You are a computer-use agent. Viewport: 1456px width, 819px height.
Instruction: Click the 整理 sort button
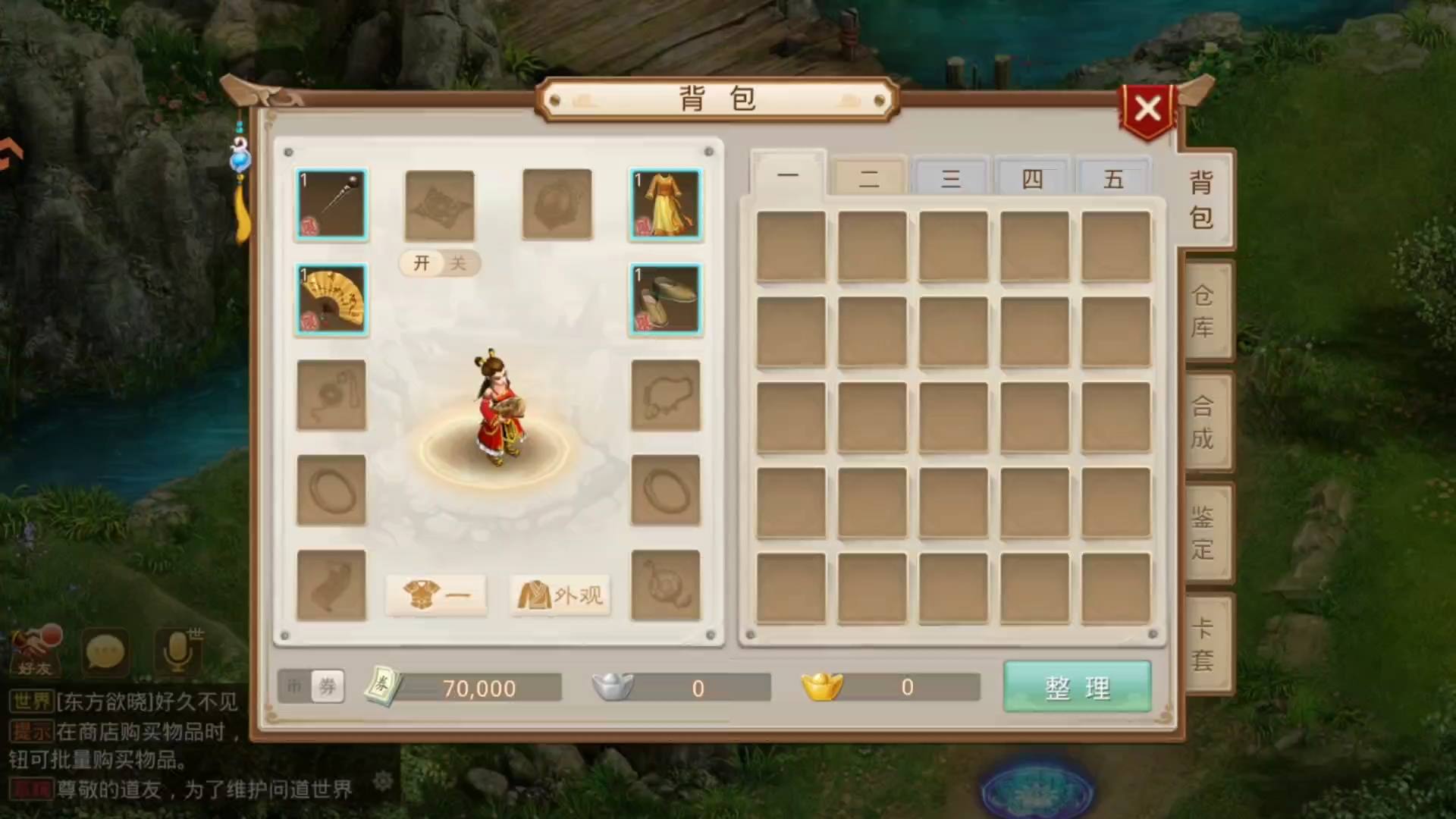(x=1077, y=687)
